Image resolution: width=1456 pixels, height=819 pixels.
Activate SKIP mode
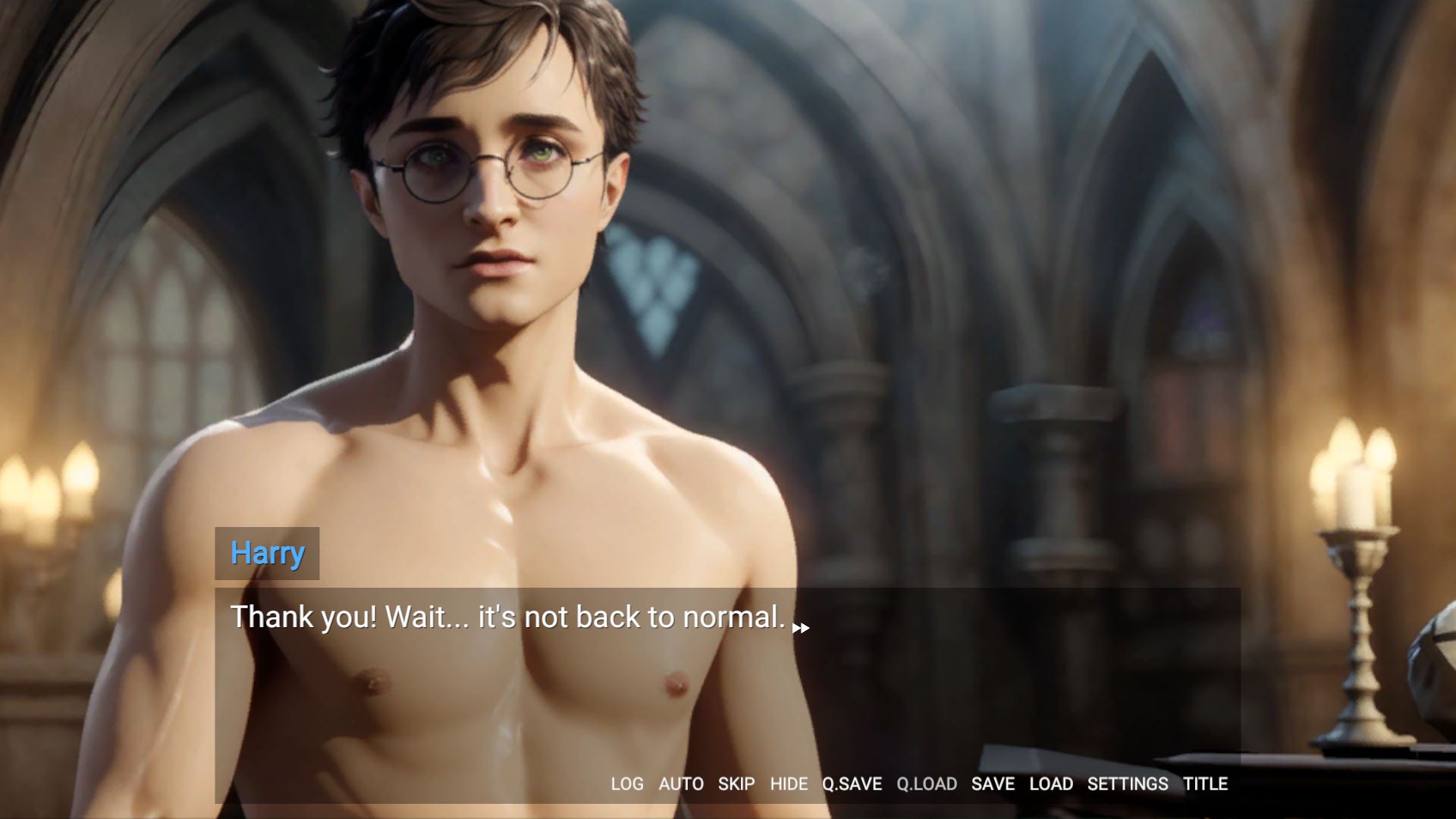(736, 783)
